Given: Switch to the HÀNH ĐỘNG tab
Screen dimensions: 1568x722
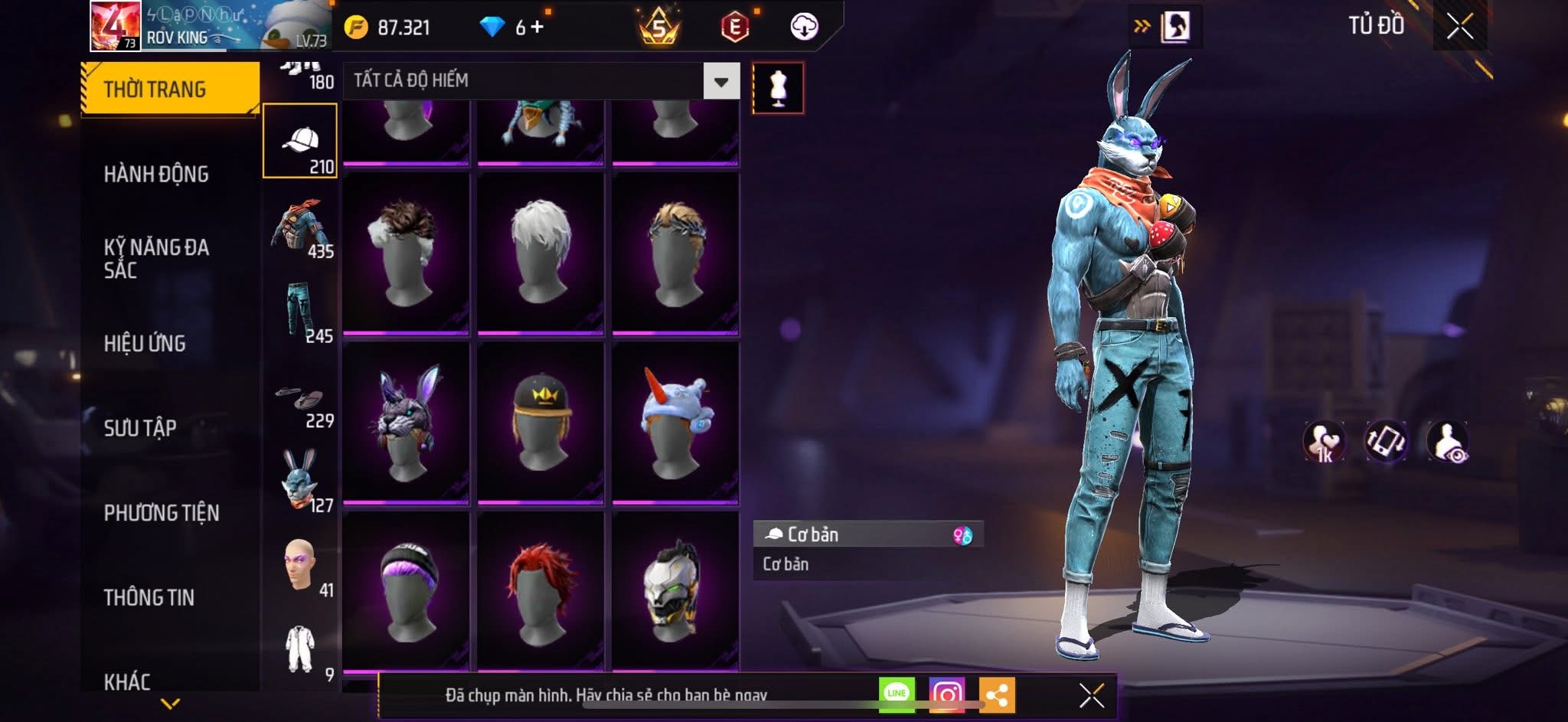Looking at the screenshot, I should tap(156, 174).
